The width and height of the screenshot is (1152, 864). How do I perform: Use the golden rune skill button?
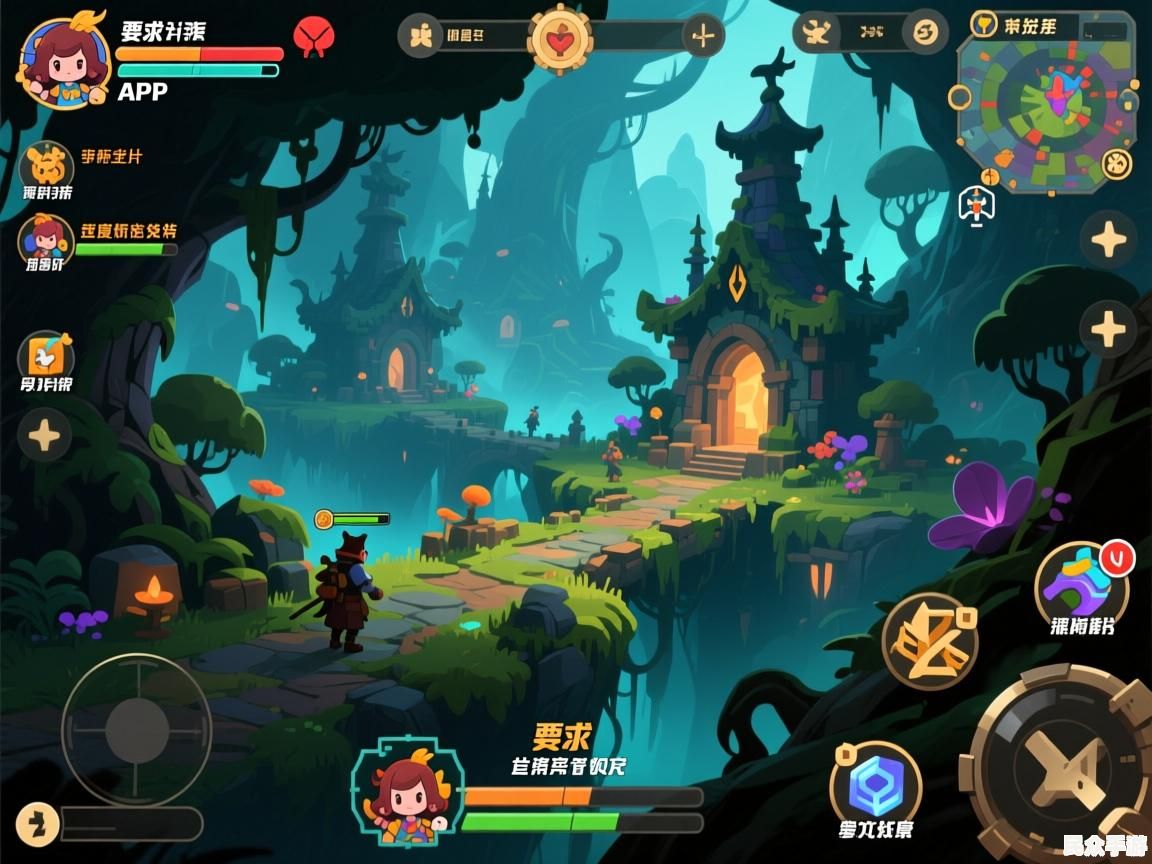929,640
